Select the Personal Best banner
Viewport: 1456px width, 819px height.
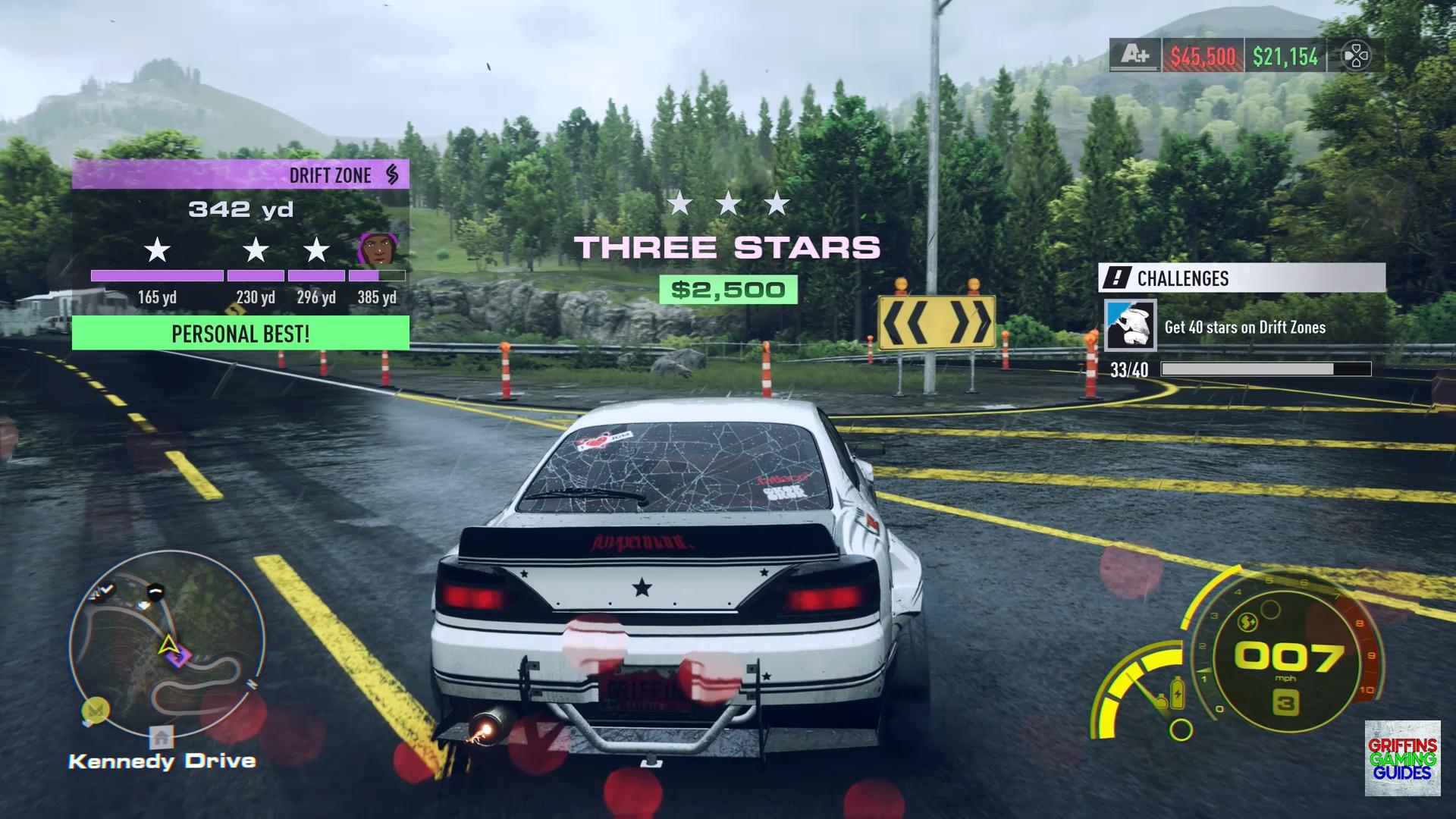240,334
